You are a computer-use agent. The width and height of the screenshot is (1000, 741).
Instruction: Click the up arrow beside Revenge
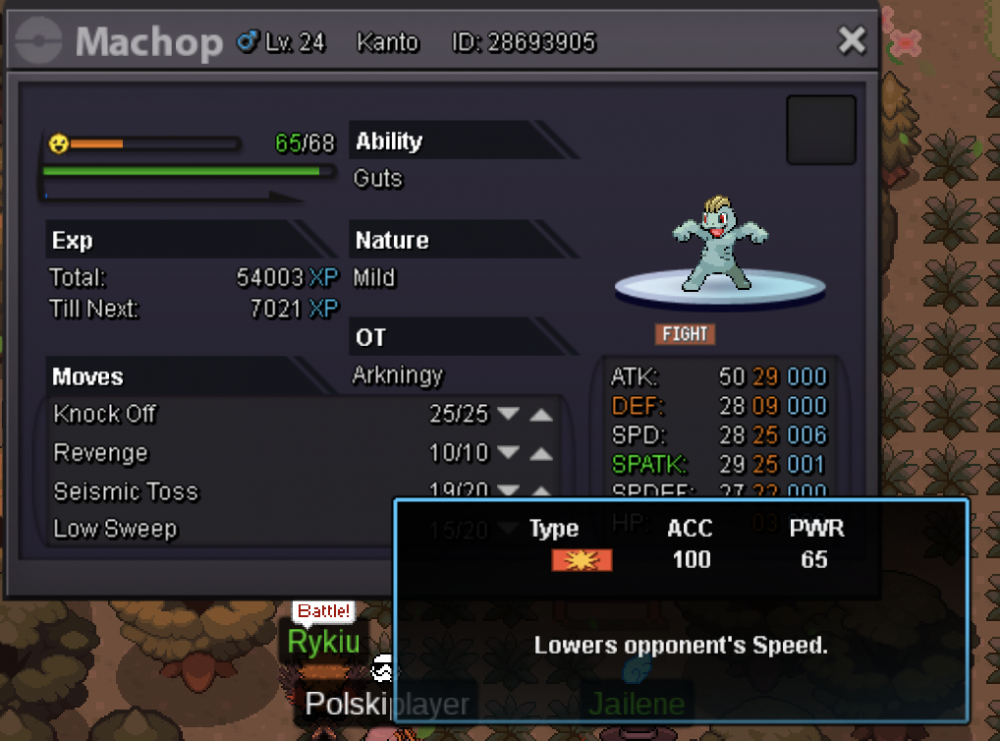tap(541, 453)
